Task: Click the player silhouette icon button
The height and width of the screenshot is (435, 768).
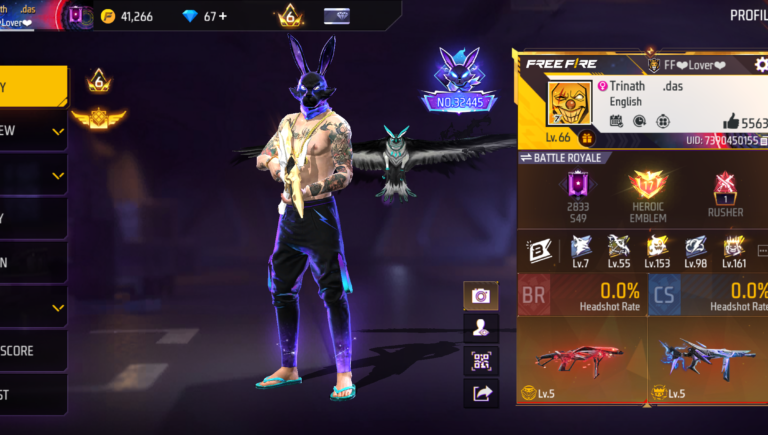Action: click(x=481, y=328)
